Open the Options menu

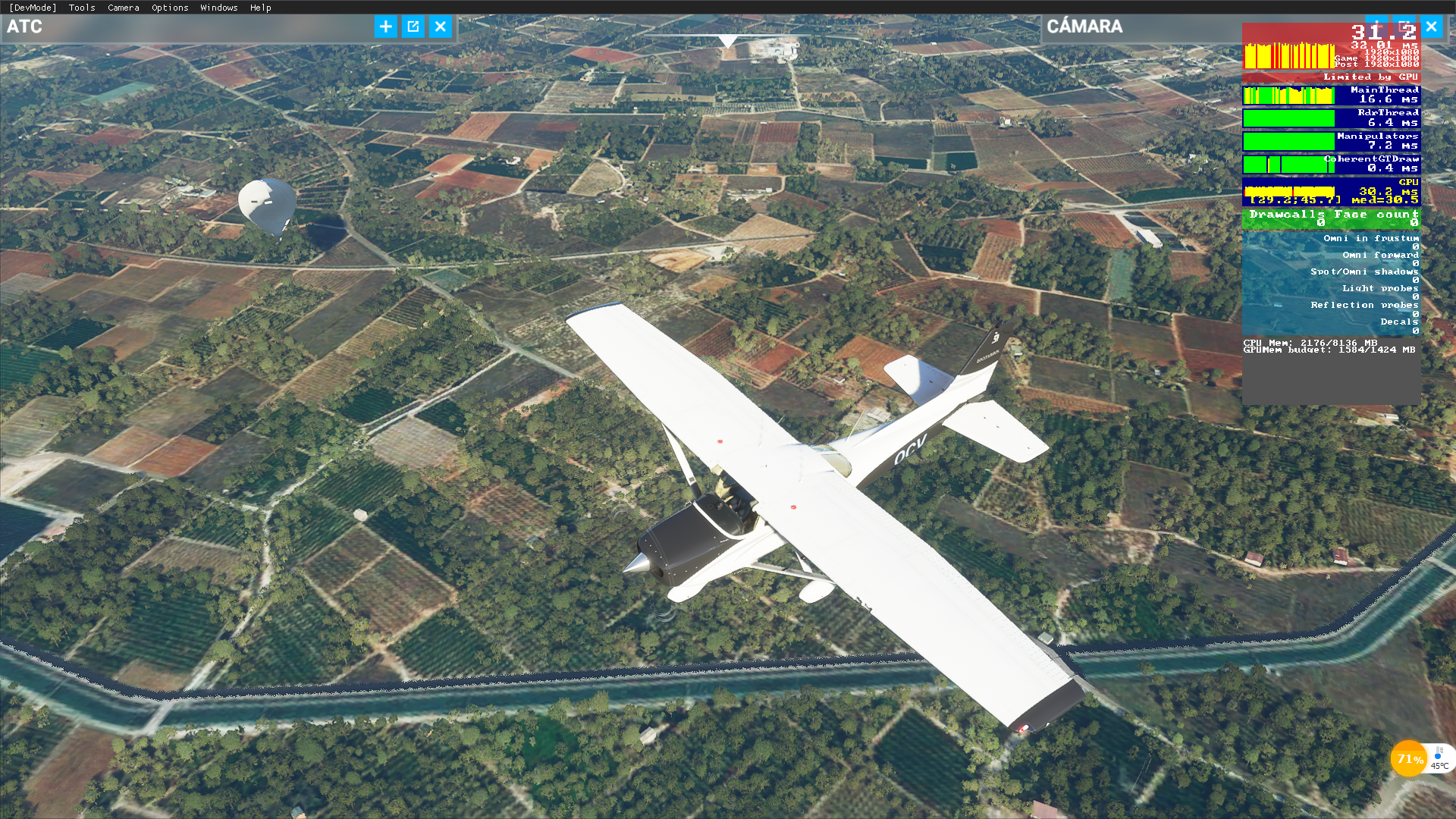[x=170, y=8]
